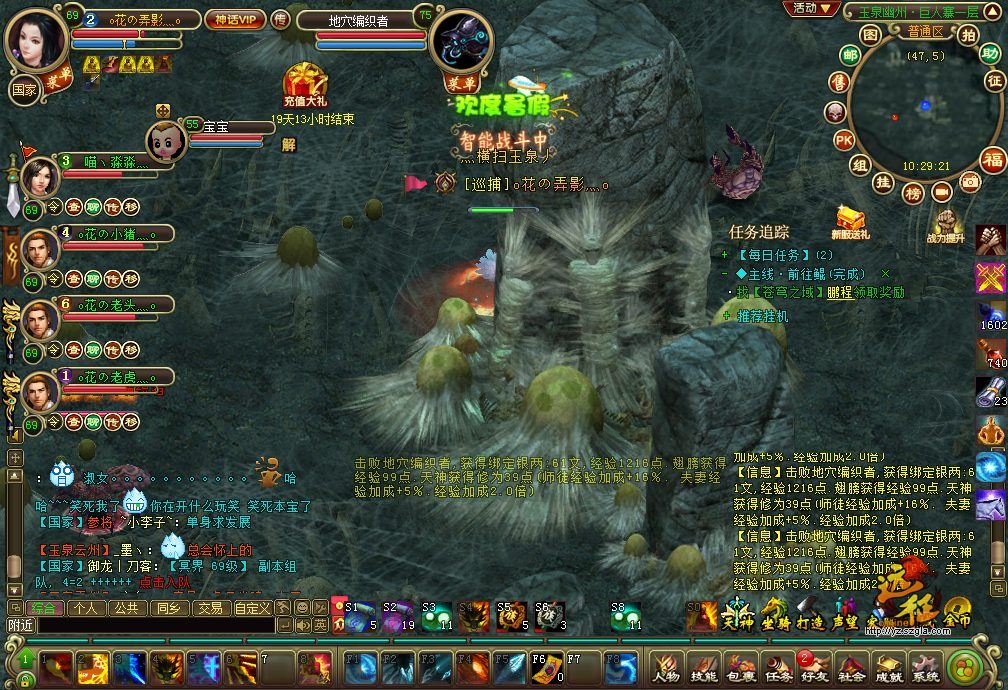1008x690 pixels.
Task: Click the 福 welfare button
Action: pyautogui.click(x=992, y=160)
